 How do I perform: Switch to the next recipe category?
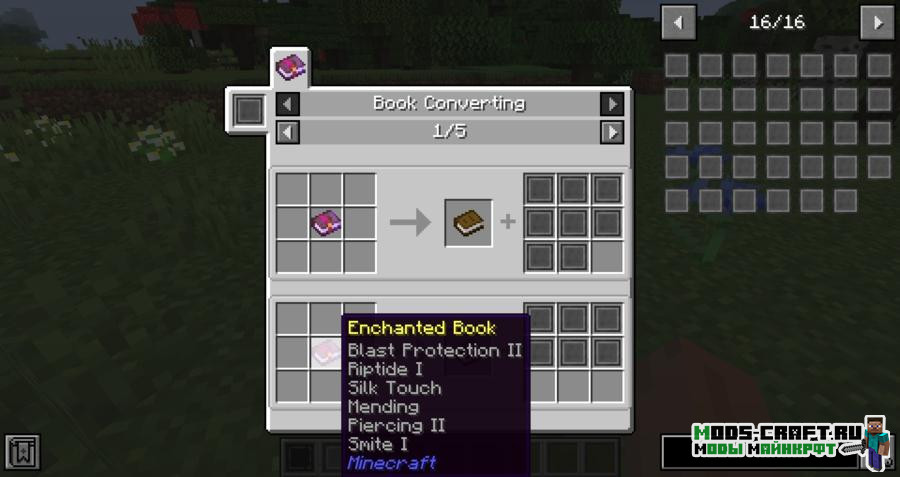pos(611,103)
